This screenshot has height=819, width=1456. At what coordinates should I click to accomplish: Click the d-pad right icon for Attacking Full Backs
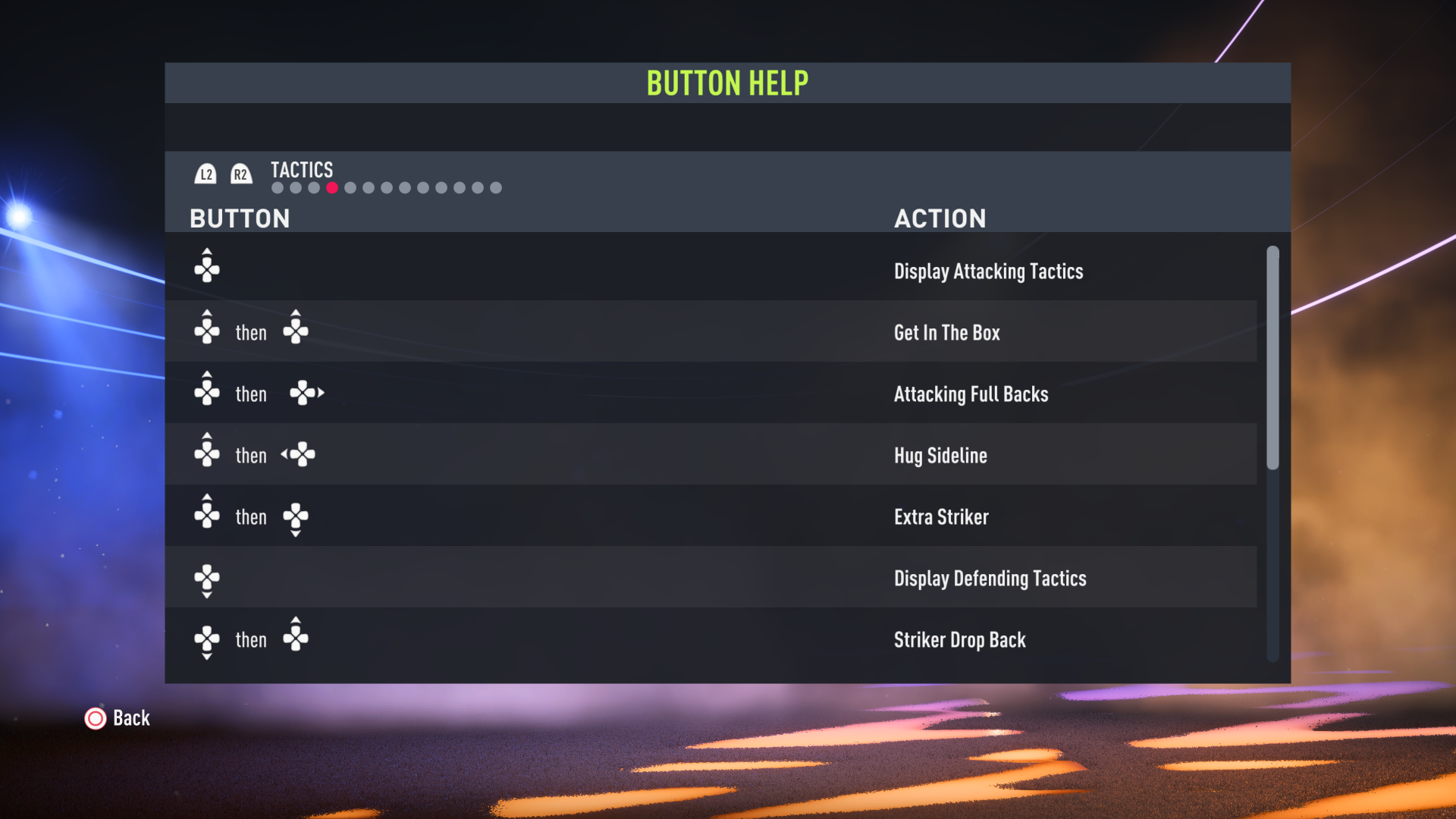pyautogui.click(x=306, y=392)
